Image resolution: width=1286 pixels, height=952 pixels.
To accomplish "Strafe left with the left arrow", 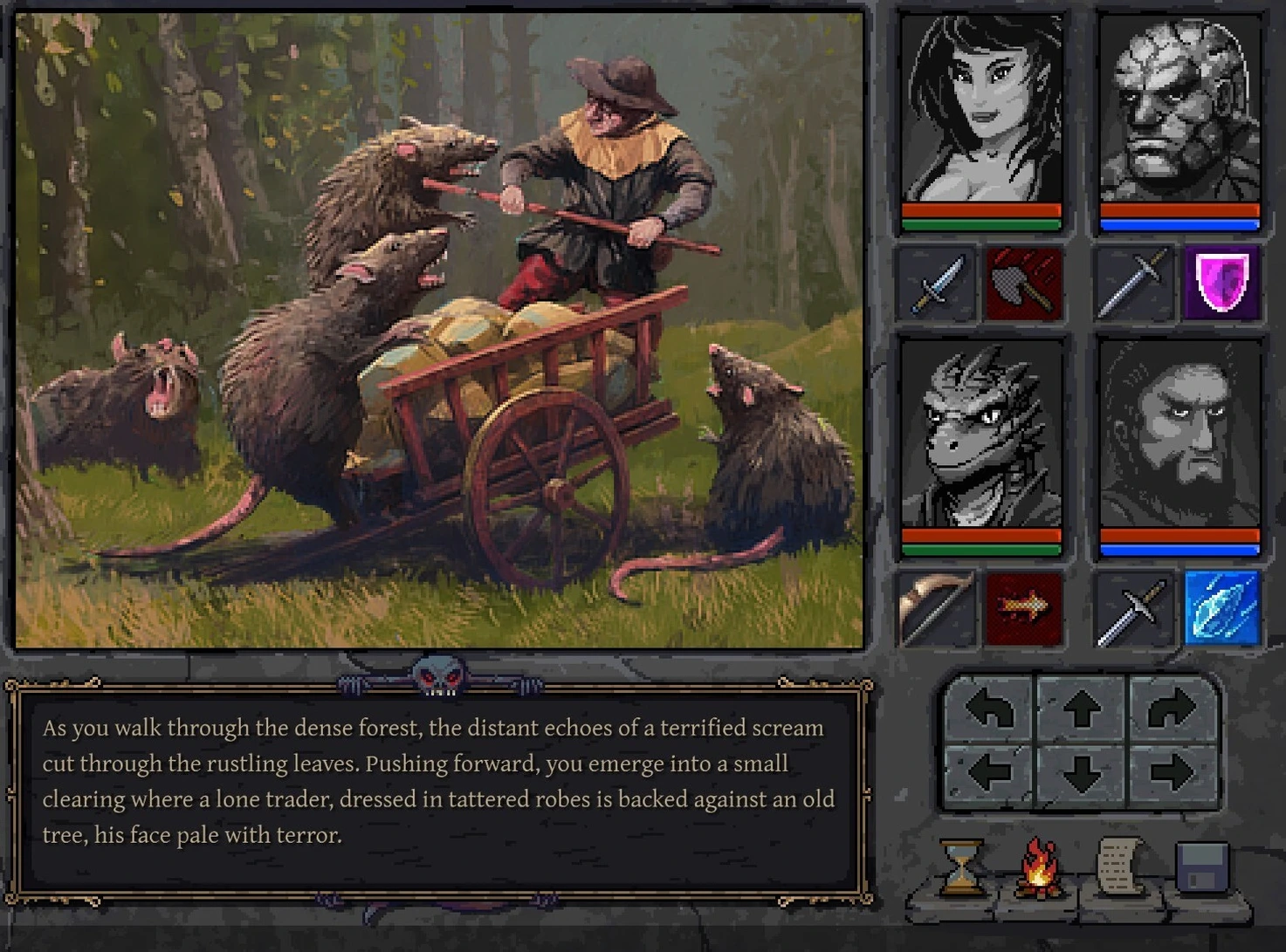I will point(989,771).
